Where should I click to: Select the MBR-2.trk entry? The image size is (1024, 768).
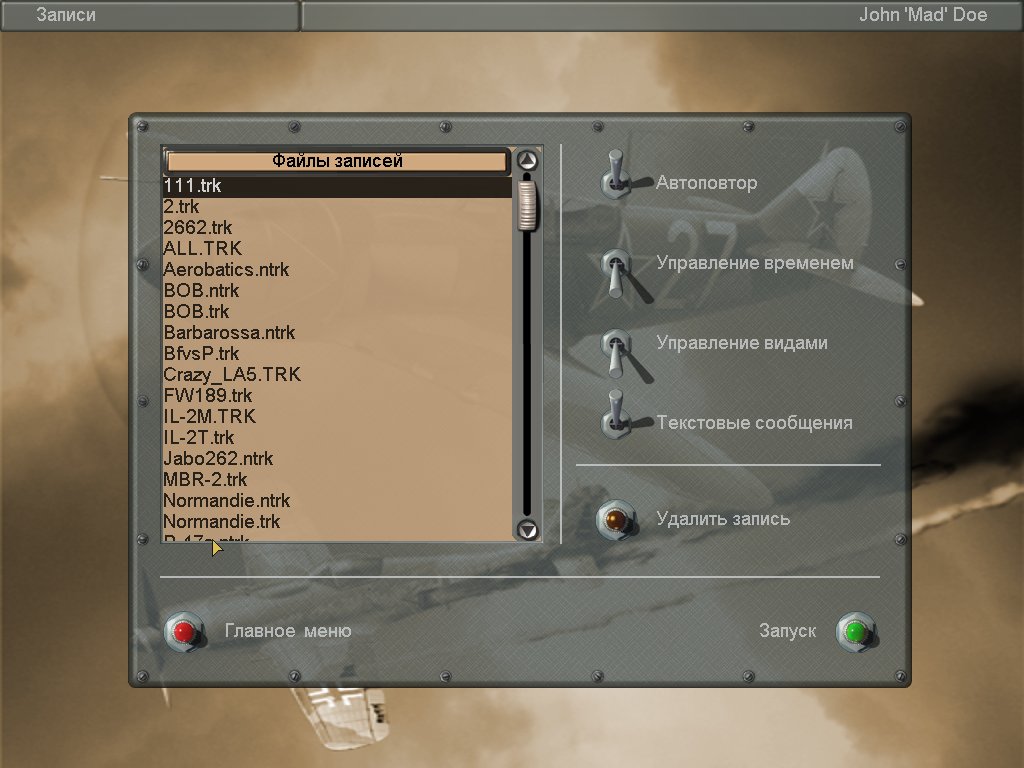tap(205, 480)
